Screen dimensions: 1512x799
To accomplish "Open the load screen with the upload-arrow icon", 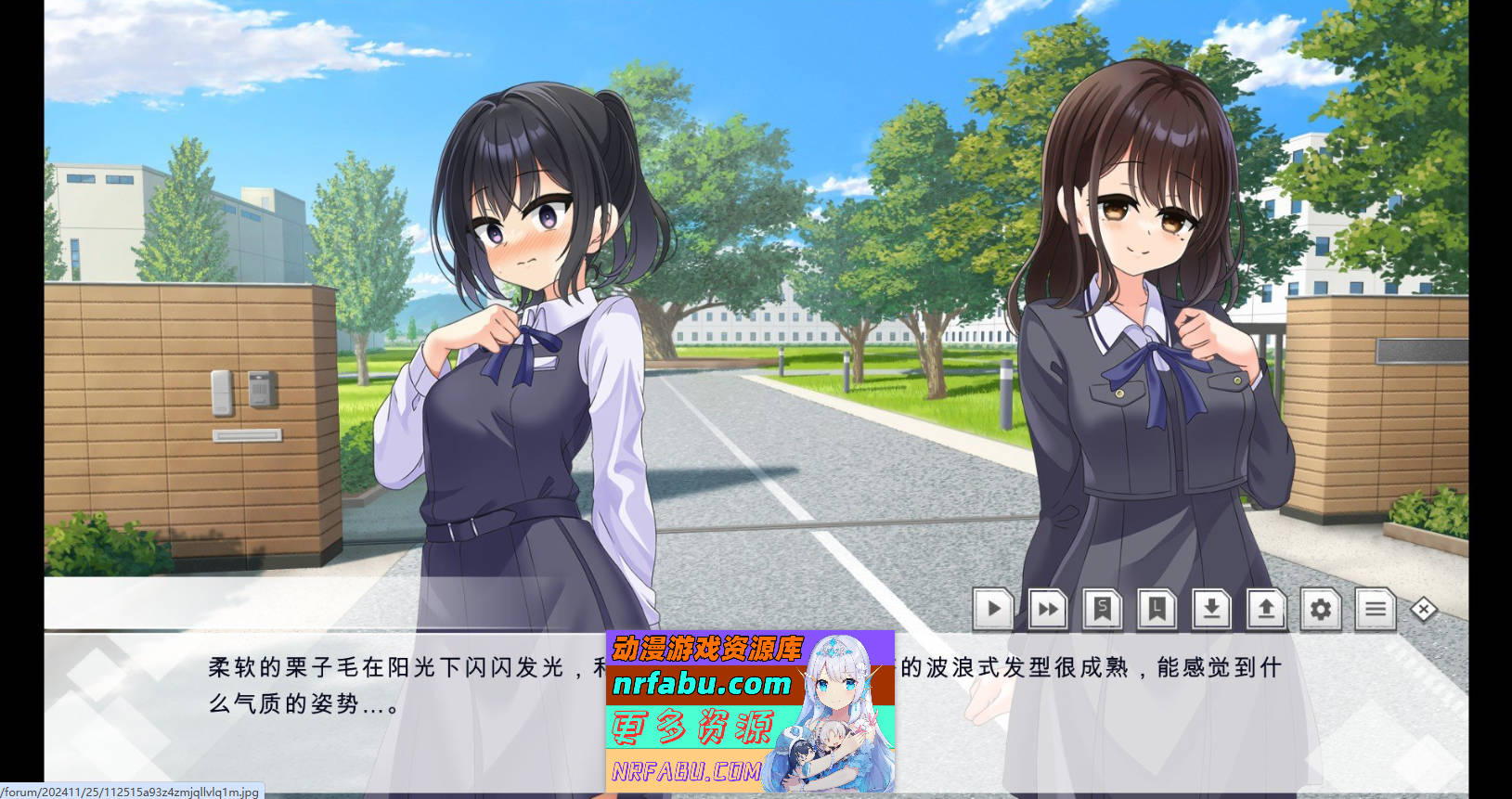I will coord(1266,610).
